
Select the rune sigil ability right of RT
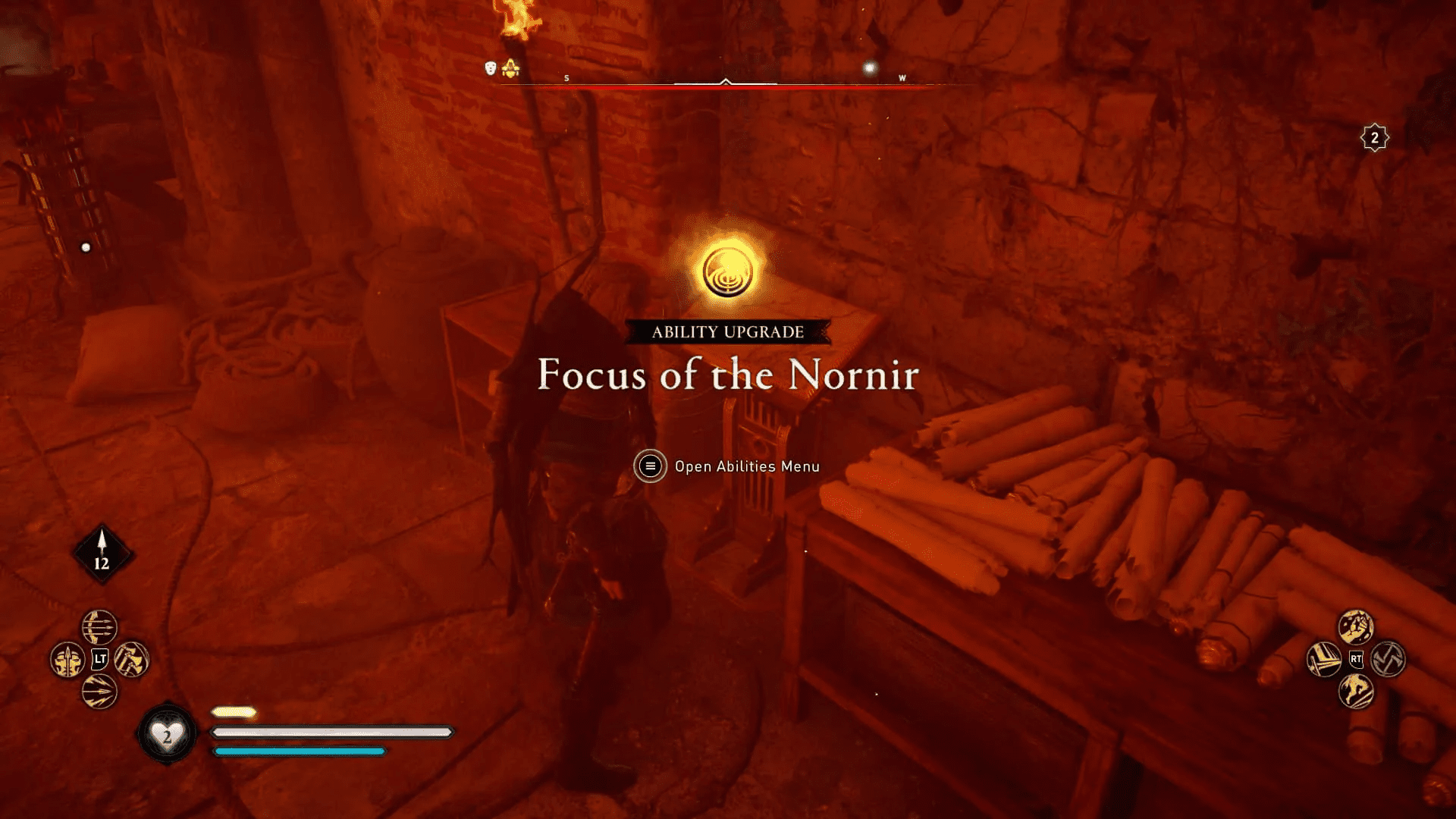(1389, 660)
